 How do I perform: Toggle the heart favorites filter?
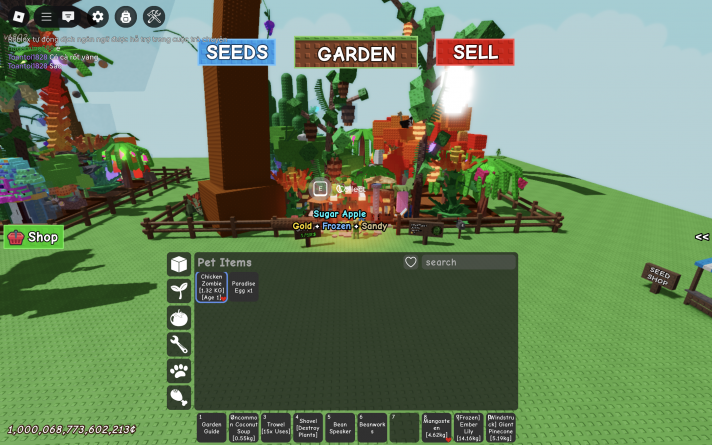[410, 262]
